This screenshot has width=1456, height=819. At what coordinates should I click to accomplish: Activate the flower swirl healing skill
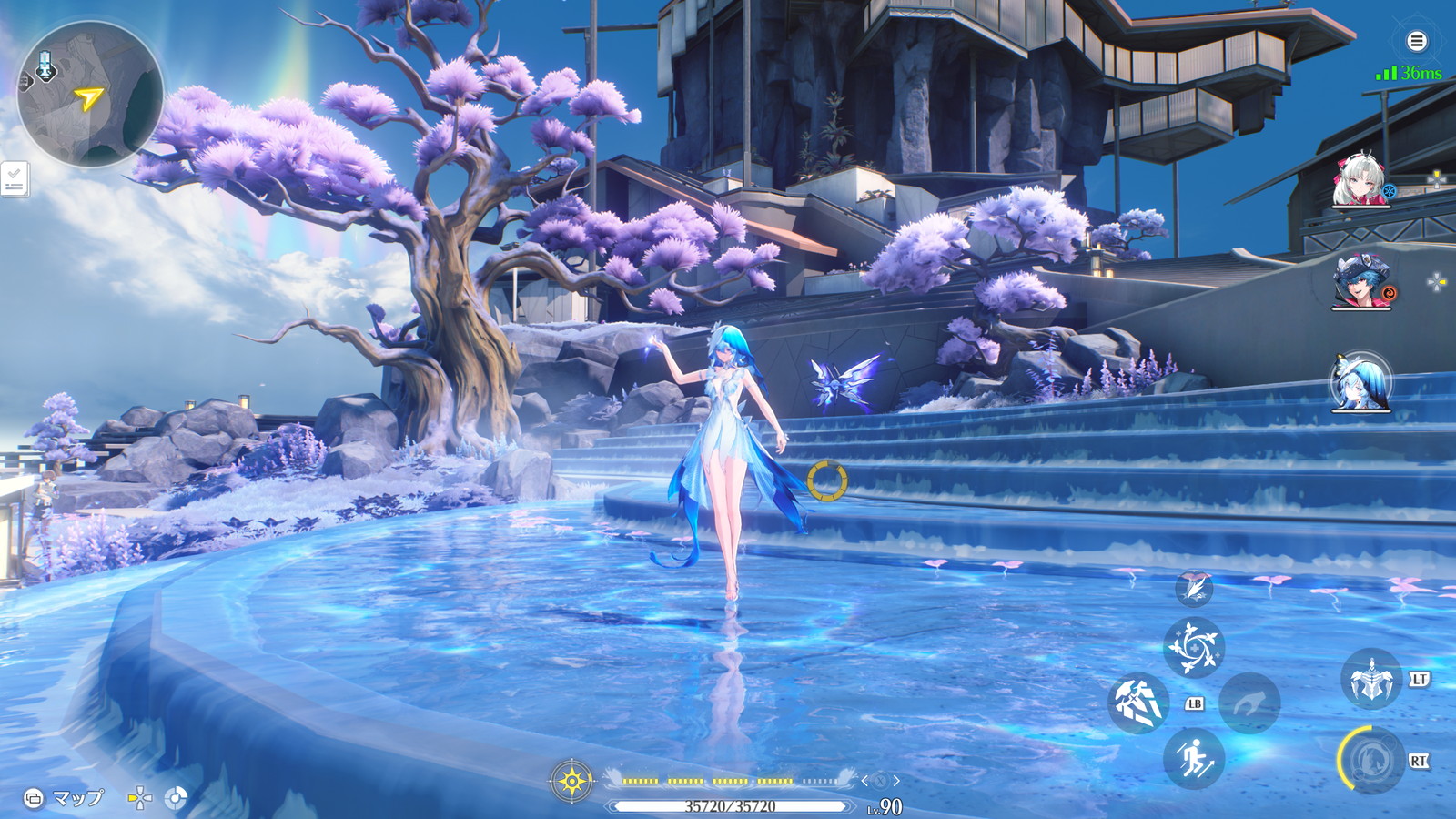click(x=1194, y=647)
